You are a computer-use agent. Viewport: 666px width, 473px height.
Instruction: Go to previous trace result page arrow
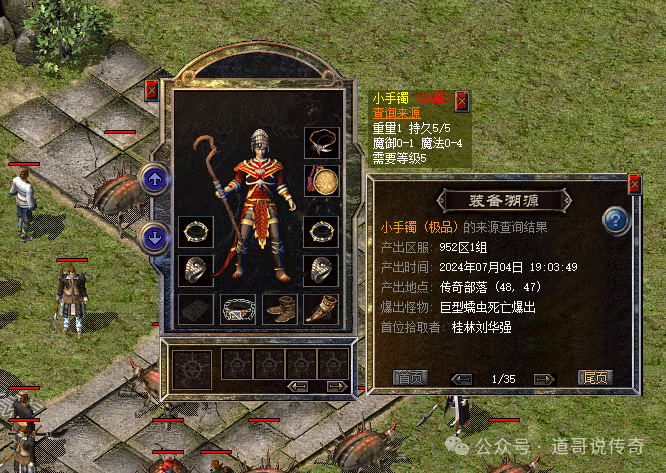tap(461, 378)
